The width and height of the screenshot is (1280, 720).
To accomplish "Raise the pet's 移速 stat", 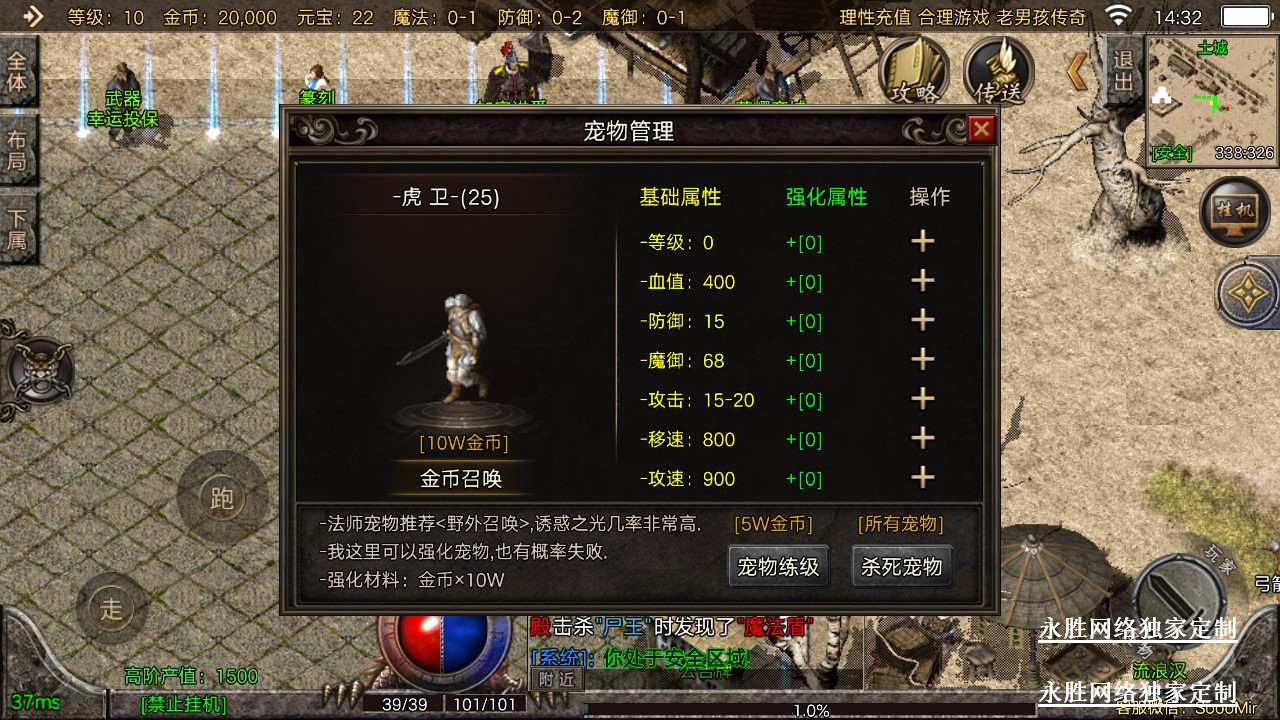I will tap(922, 439).
